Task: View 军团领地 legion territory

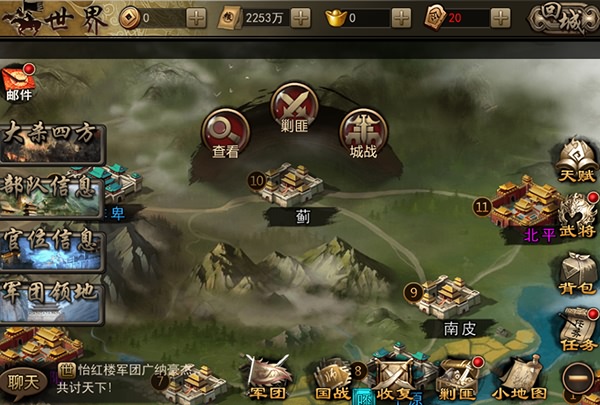Action: tap(52, 297)
